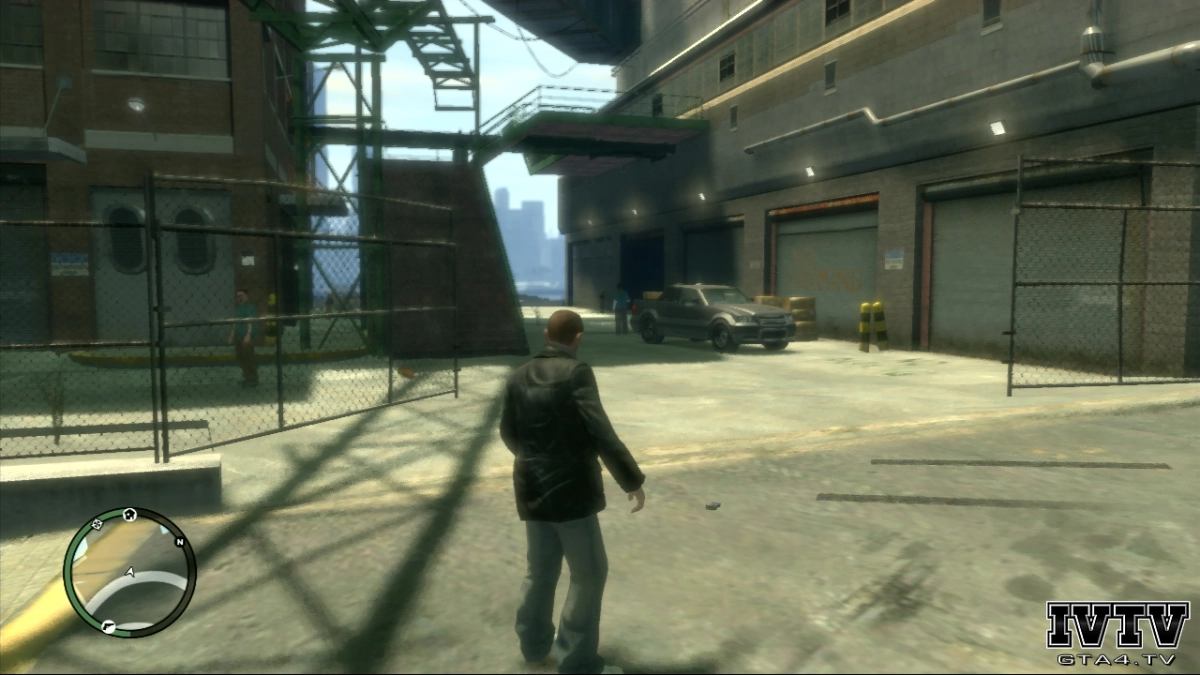The height and width of the screenshot is (675, 1200).
Task: Select the safehouse marker on the radar
Action: (x=130, y=515)
